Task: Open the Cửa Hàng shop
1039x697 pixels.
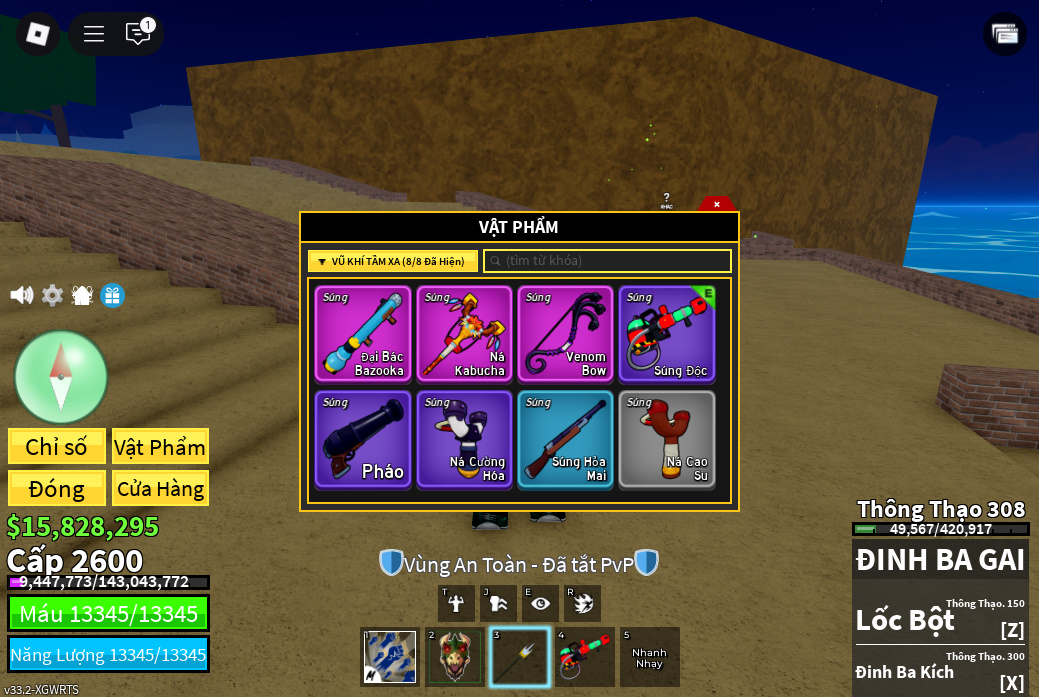Action: pyautogui.click(x=160, y=489)
